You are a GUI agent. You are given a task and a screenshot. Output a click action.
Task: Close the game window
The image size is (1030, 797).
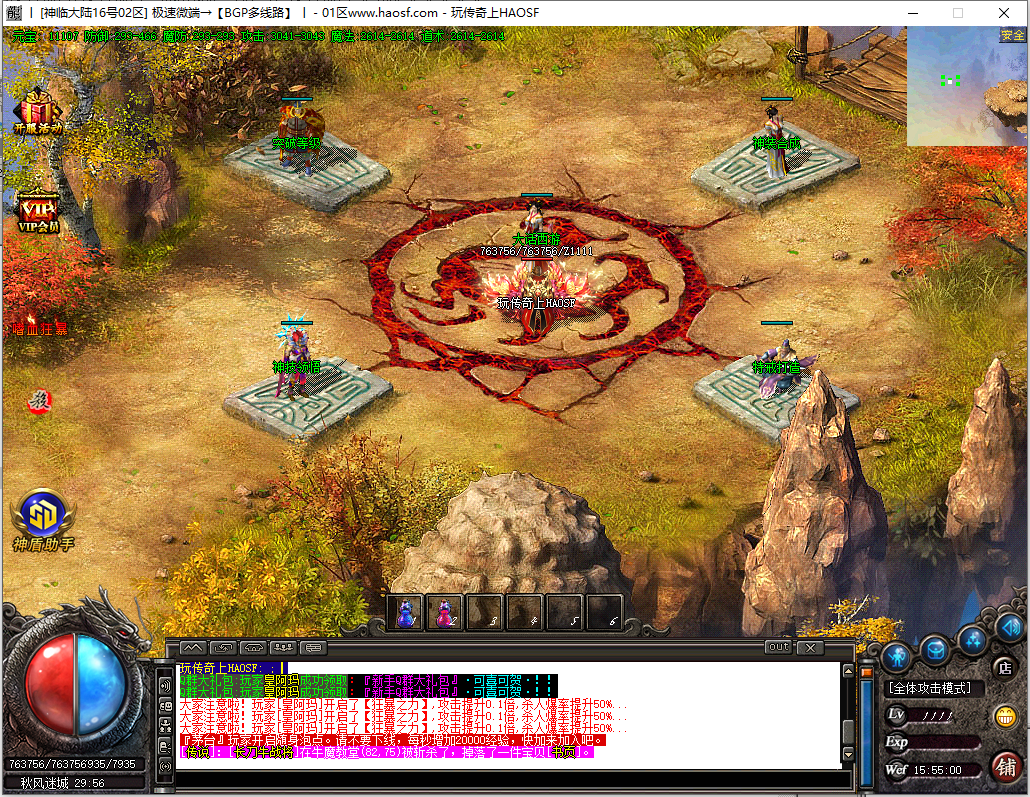[x=1003, y=13]
